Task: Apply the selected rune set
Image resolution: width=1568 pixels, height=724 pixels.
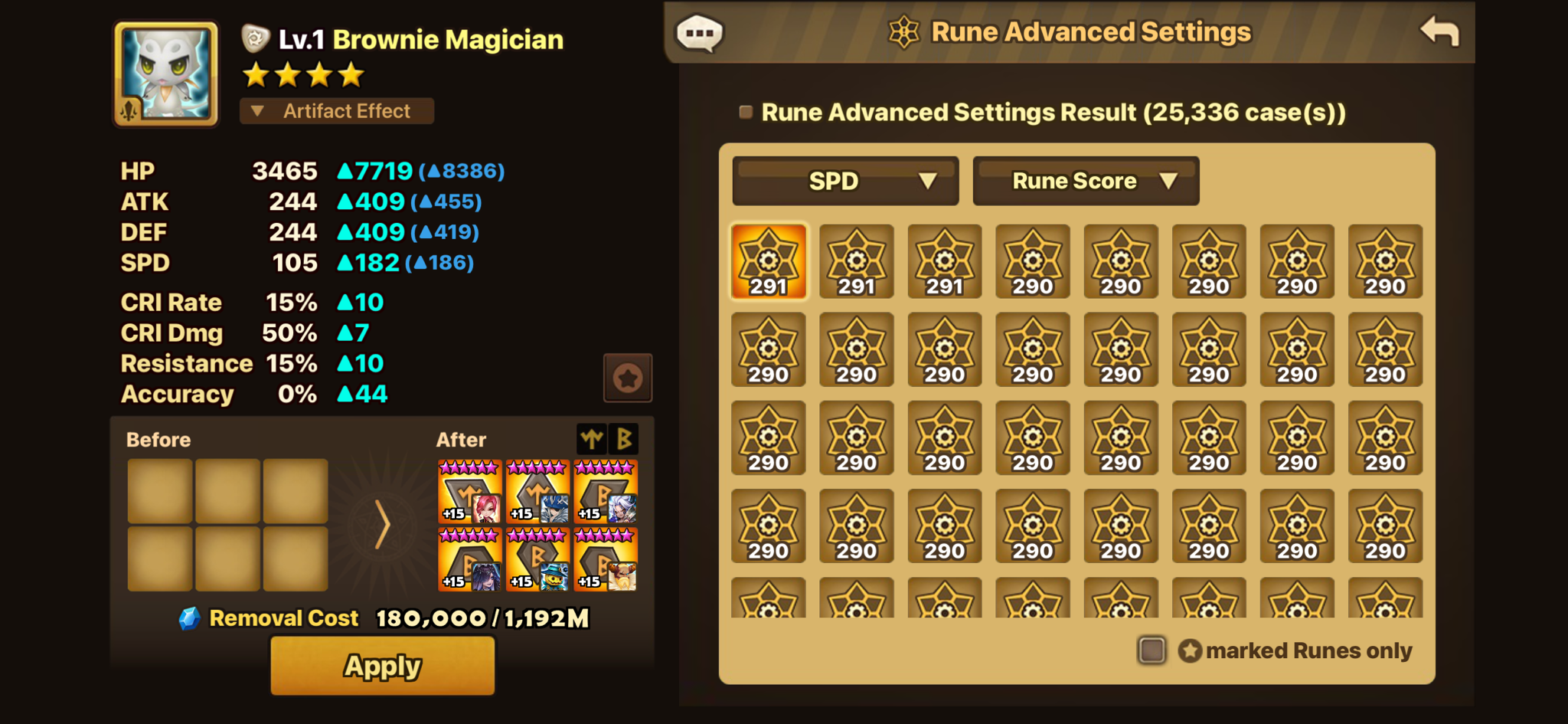Action: tap(382, 666)
